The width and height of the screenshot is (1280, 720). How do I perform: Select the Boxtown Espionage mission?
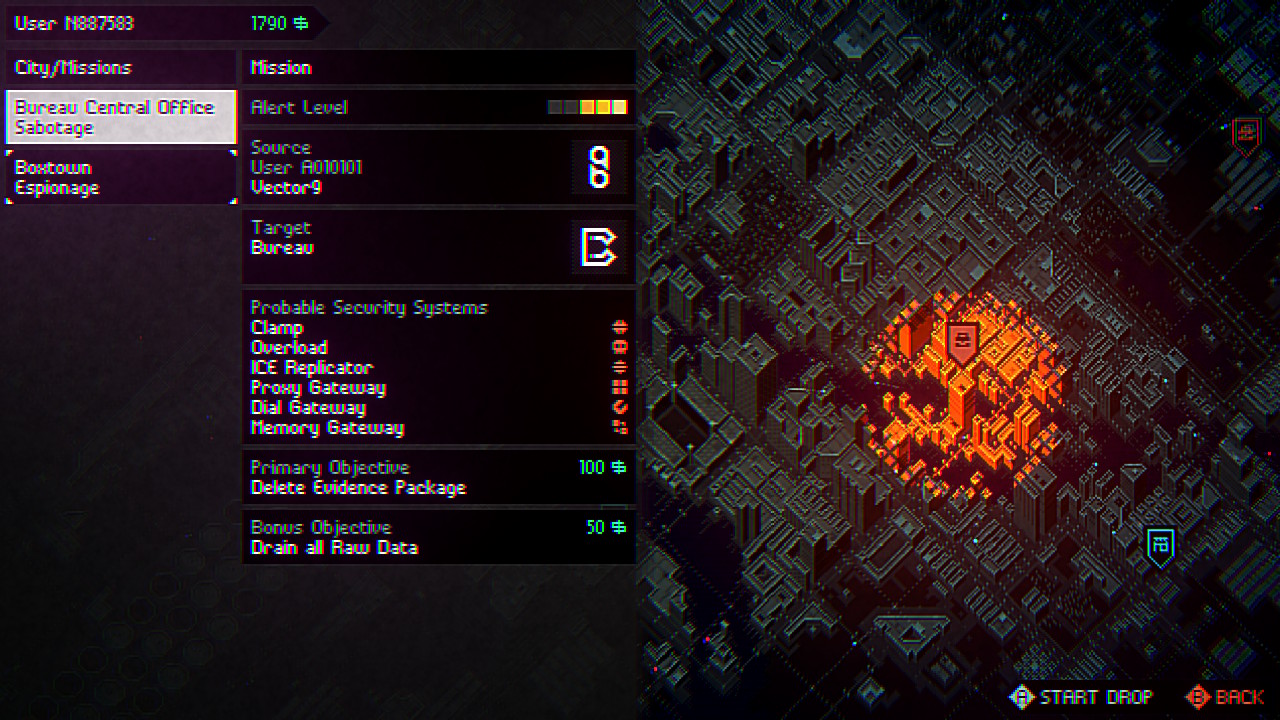coord(120,177)
